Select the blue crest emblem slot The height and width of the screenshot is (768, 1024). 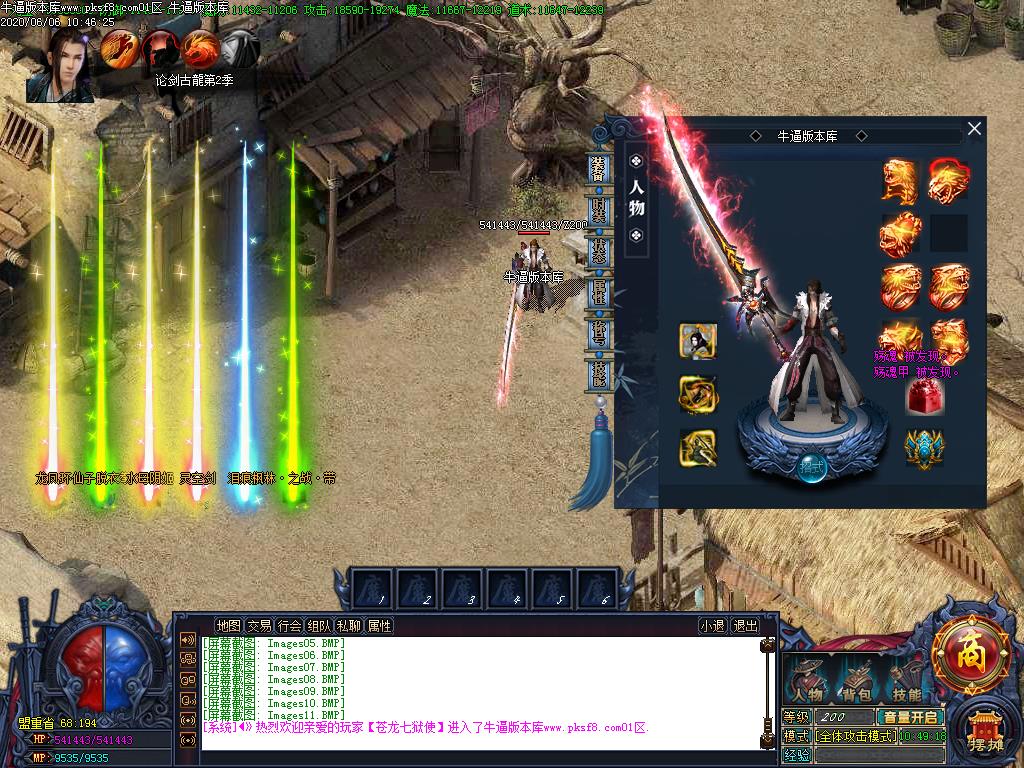point(923,447)
